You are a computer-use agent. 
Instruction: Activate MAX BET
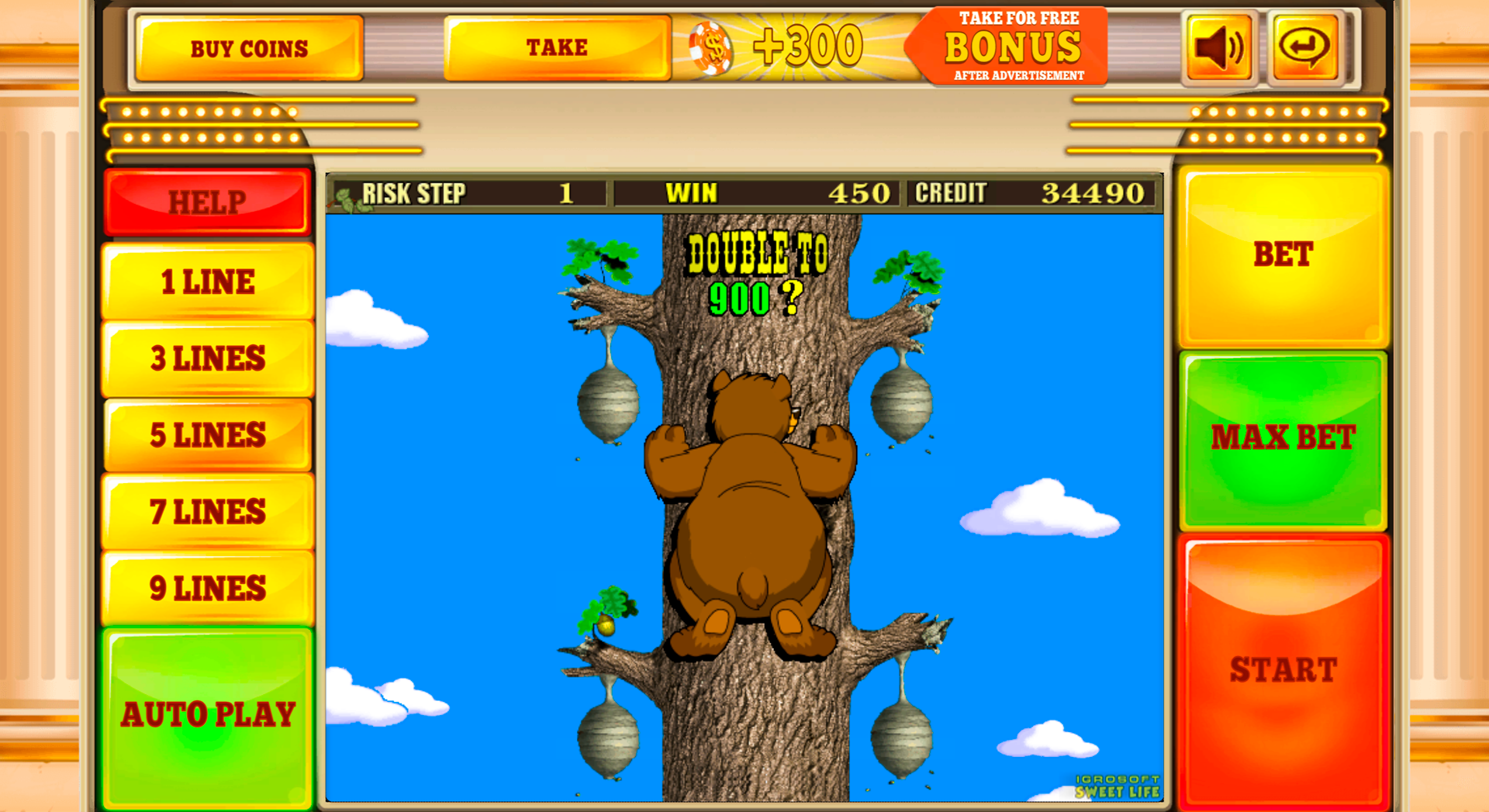[x=1283, y=438]
